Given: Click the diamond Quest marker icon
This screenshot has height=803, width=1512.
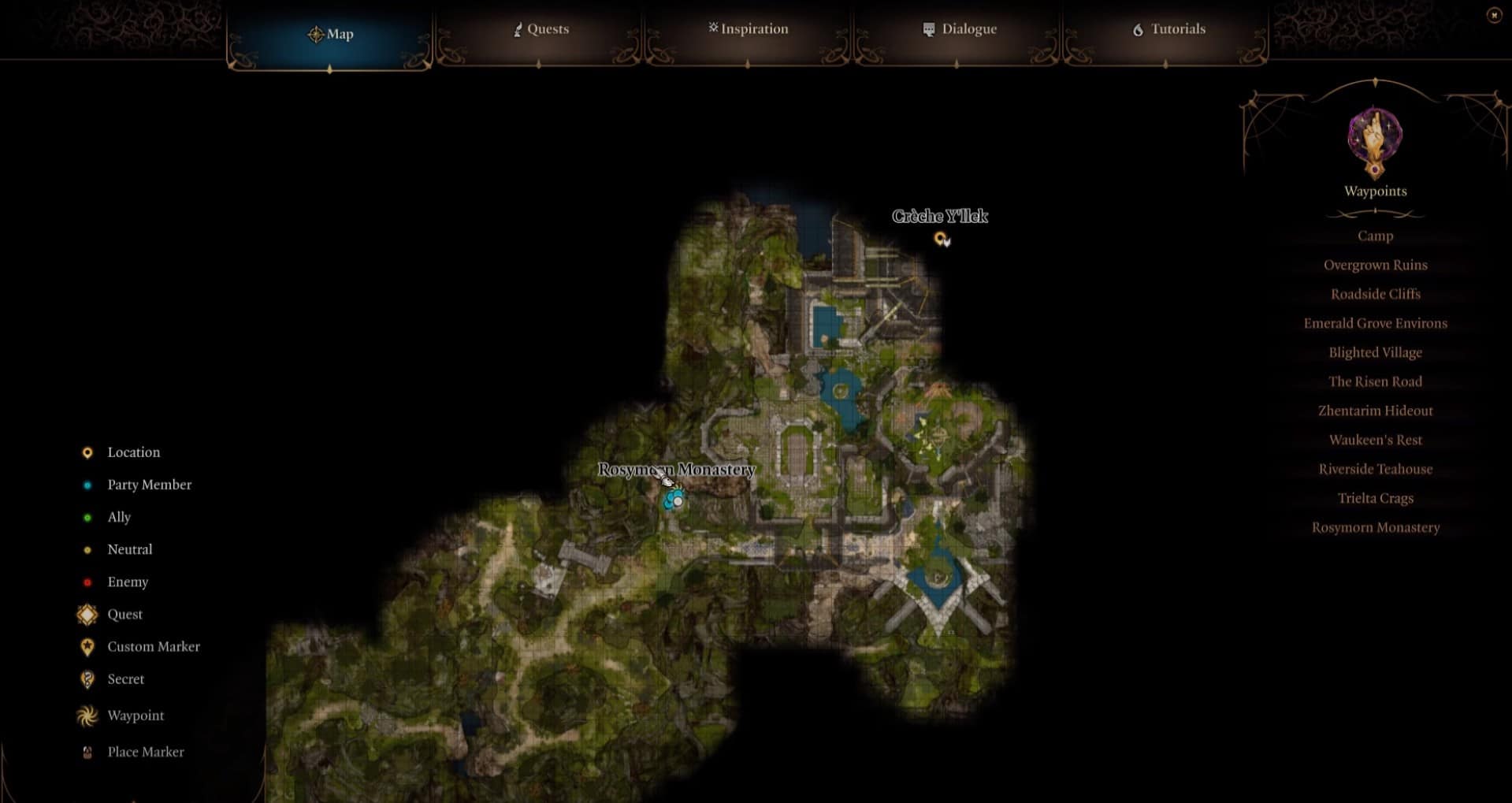Looking at the screenshot, I should click(x=87, y=614).
